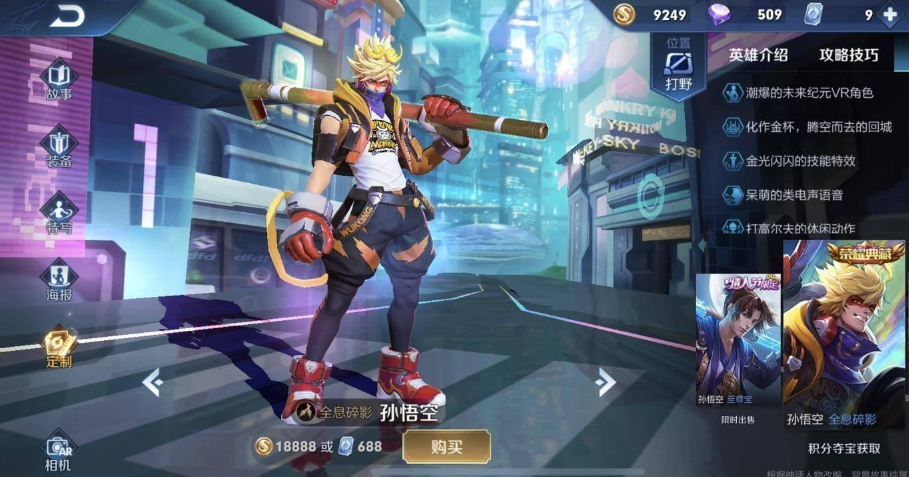This screenshot has width=909, height=477.
Task: Open the 特写 close-up view
Action: point(59,213)
